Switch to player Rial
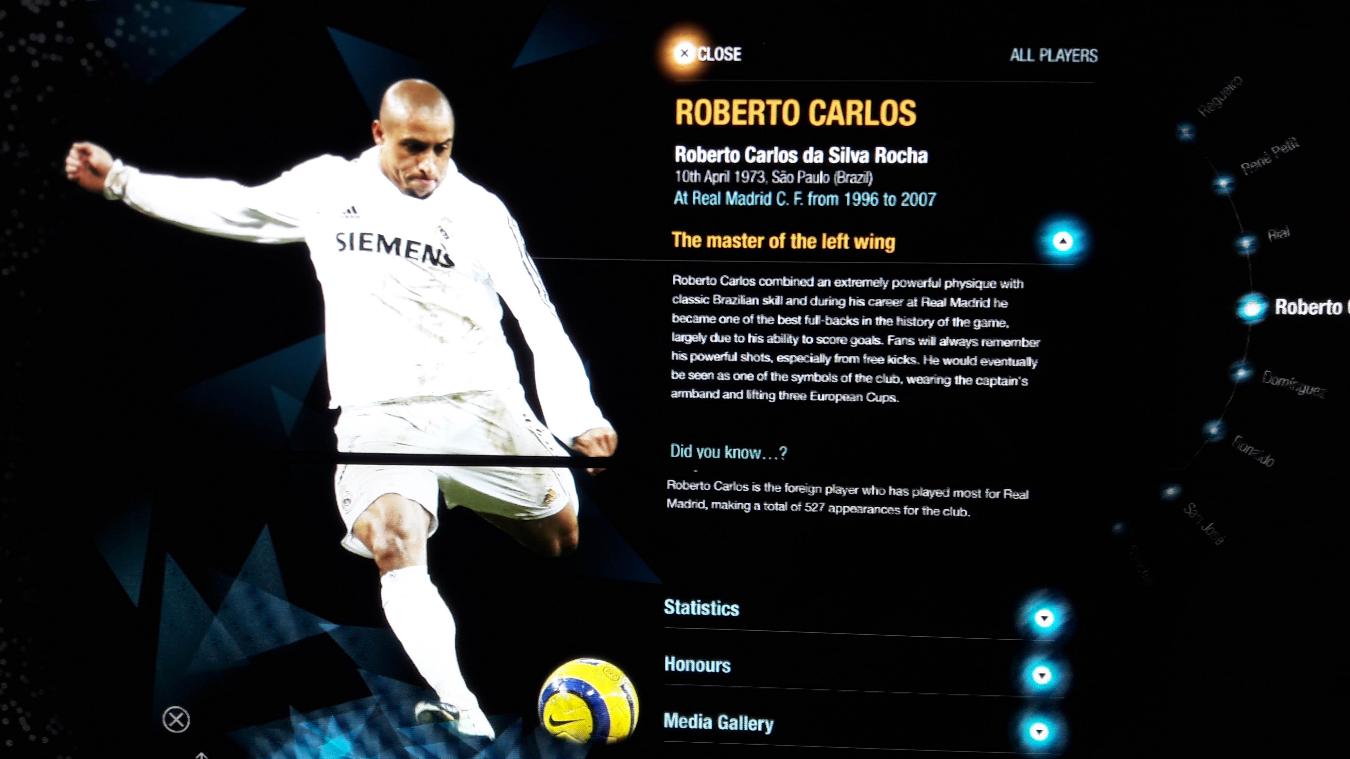This screenshot has height=759, width=1350. pos(1246,243)
